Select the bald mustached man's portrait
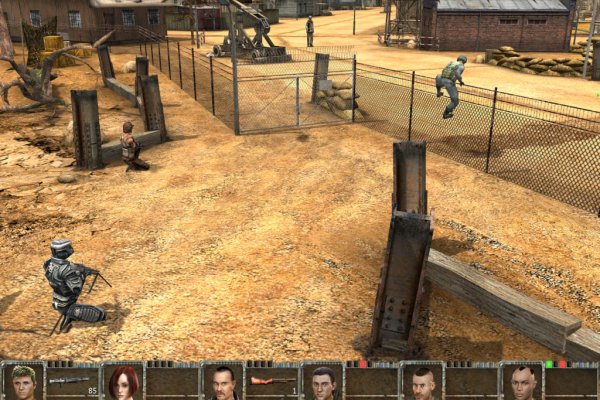 click(x=223, y=382)
